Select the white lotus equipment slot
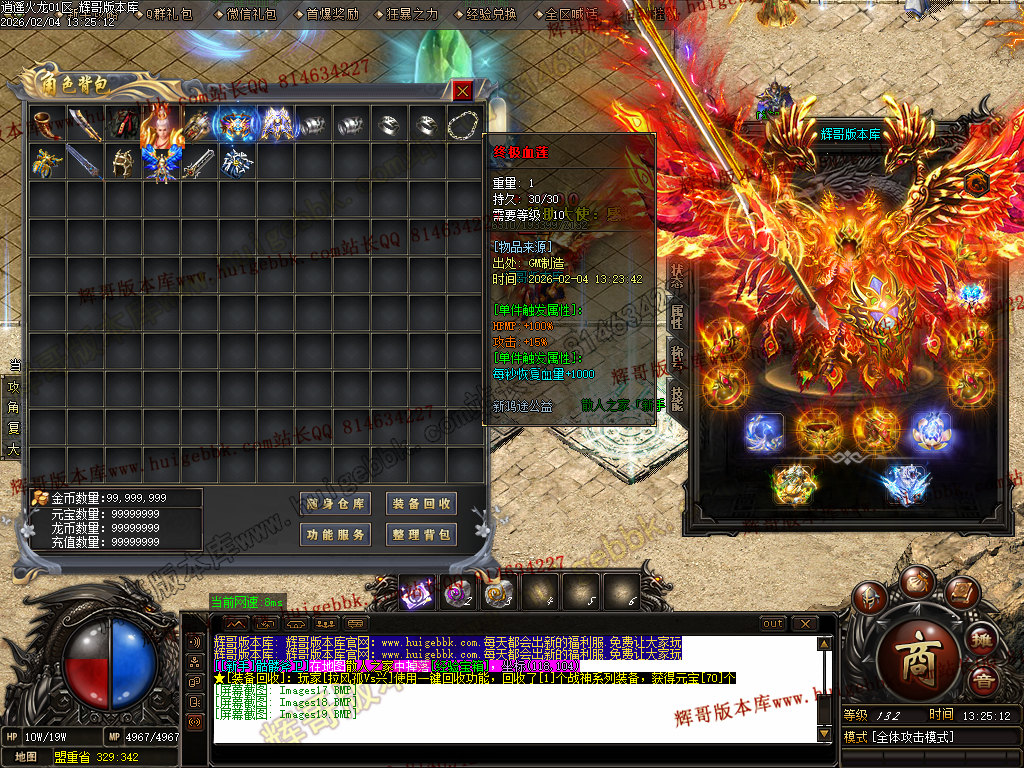This screenshot has height=768, width=1024. tap(930, 431)
